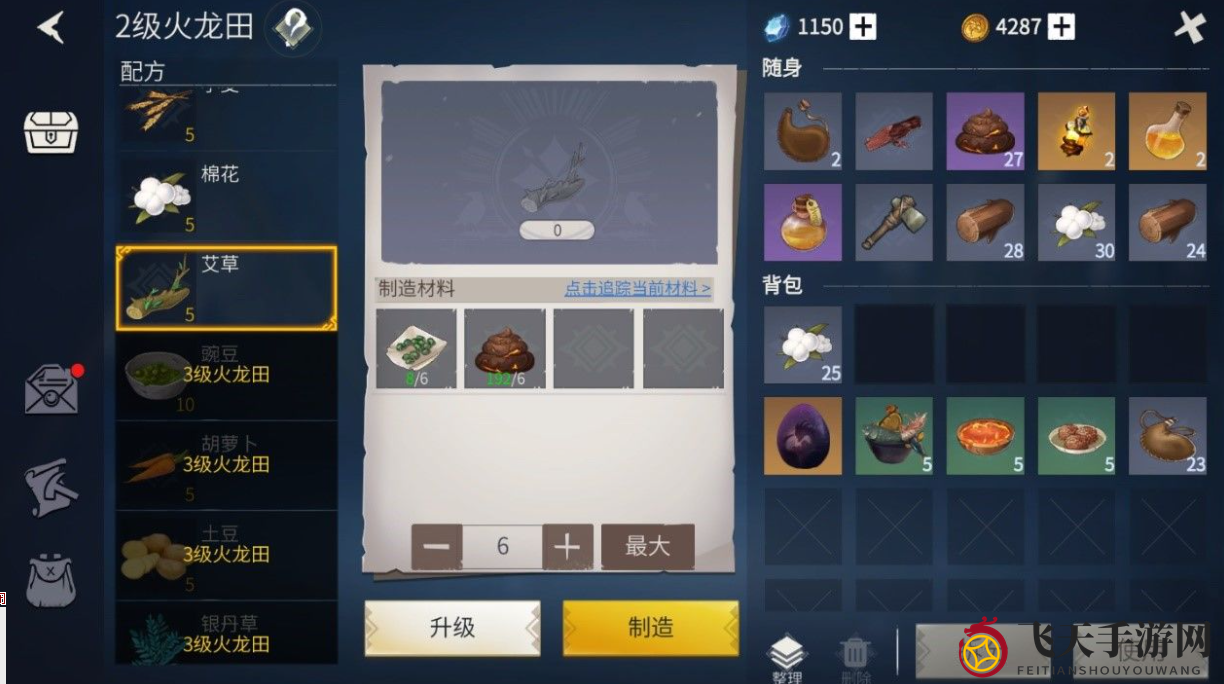Add more blue gems with plus
1224x684 pixels.
863,27
